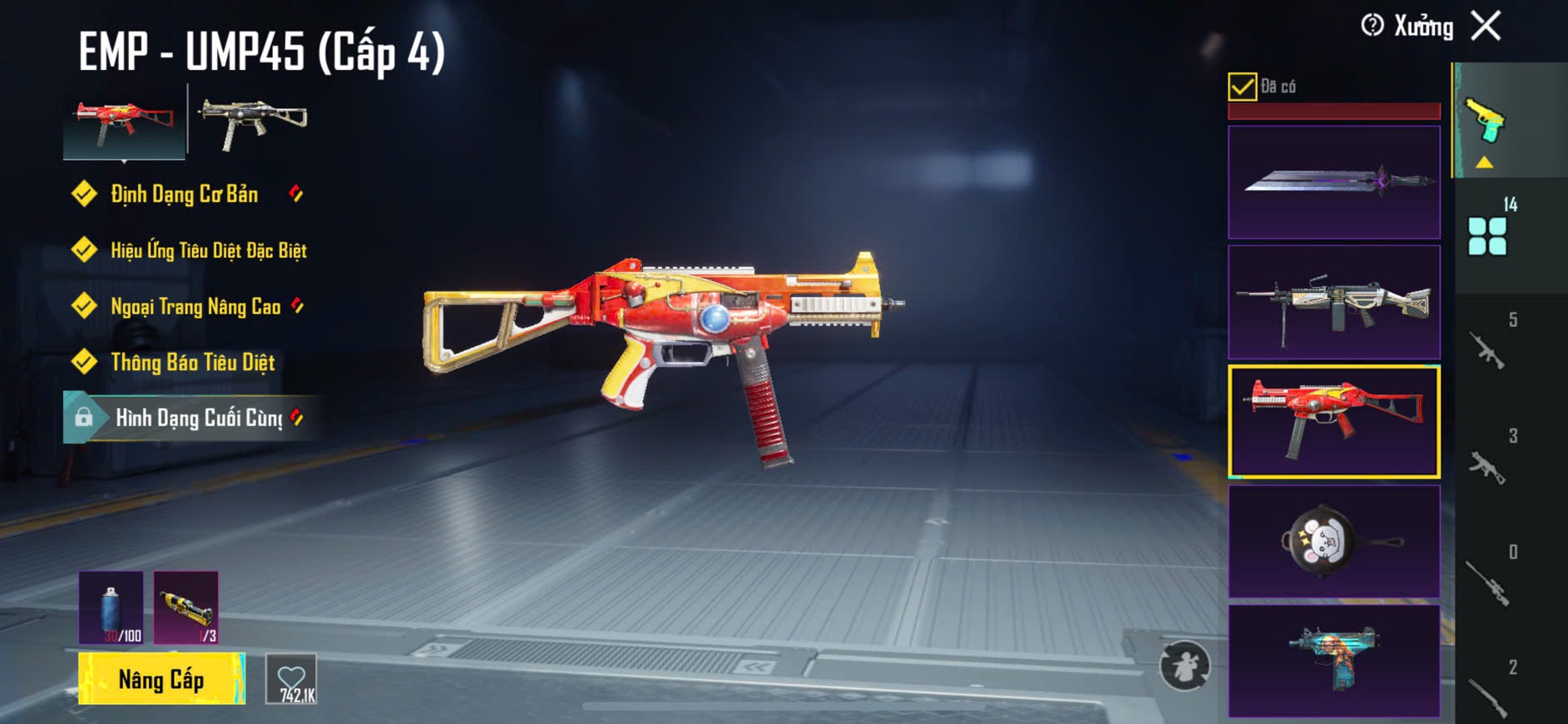Open the Xưởng help info
1568x724 pixels.
(1373, 26)
